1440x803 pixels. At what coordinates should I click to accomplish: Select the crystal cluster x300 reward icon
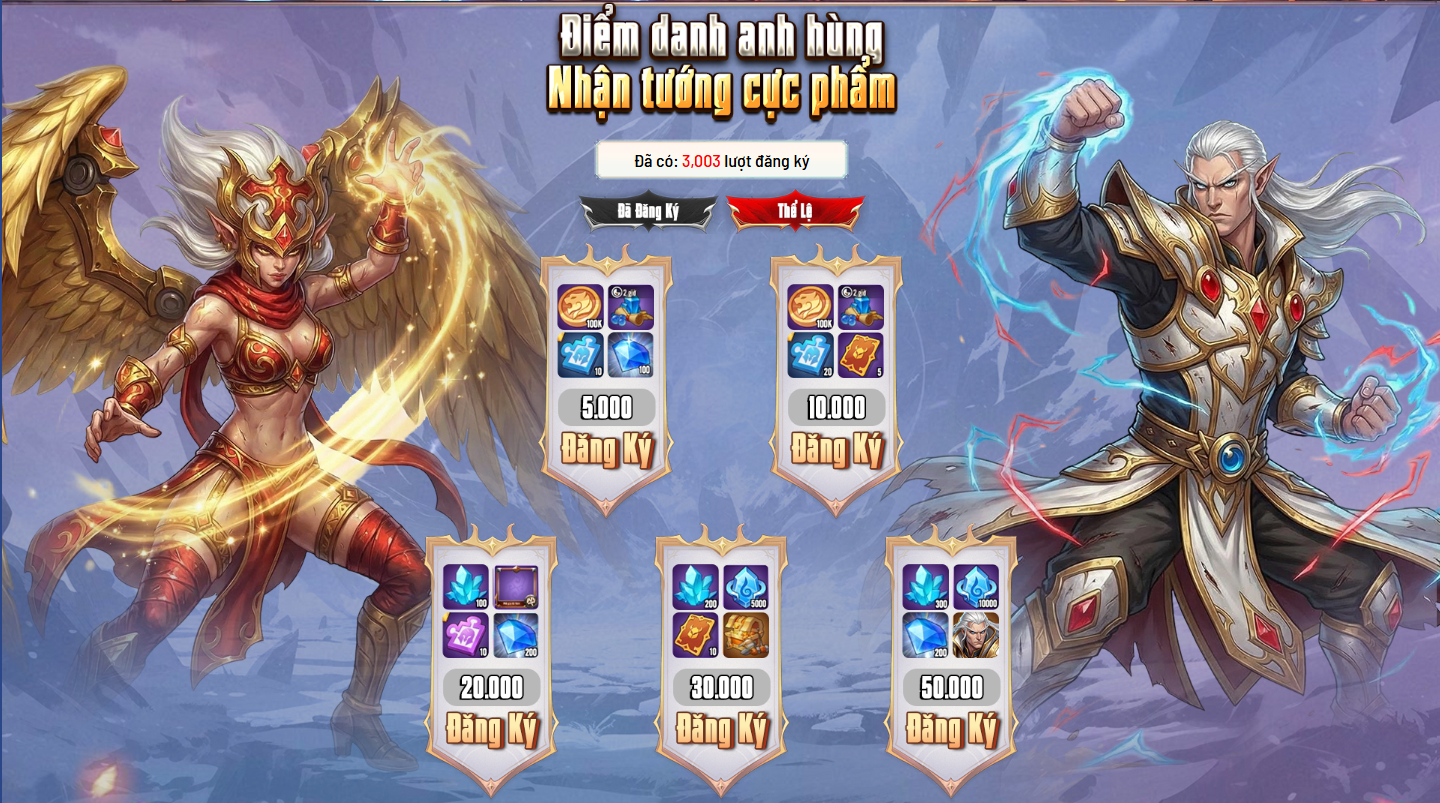point(926,587)
